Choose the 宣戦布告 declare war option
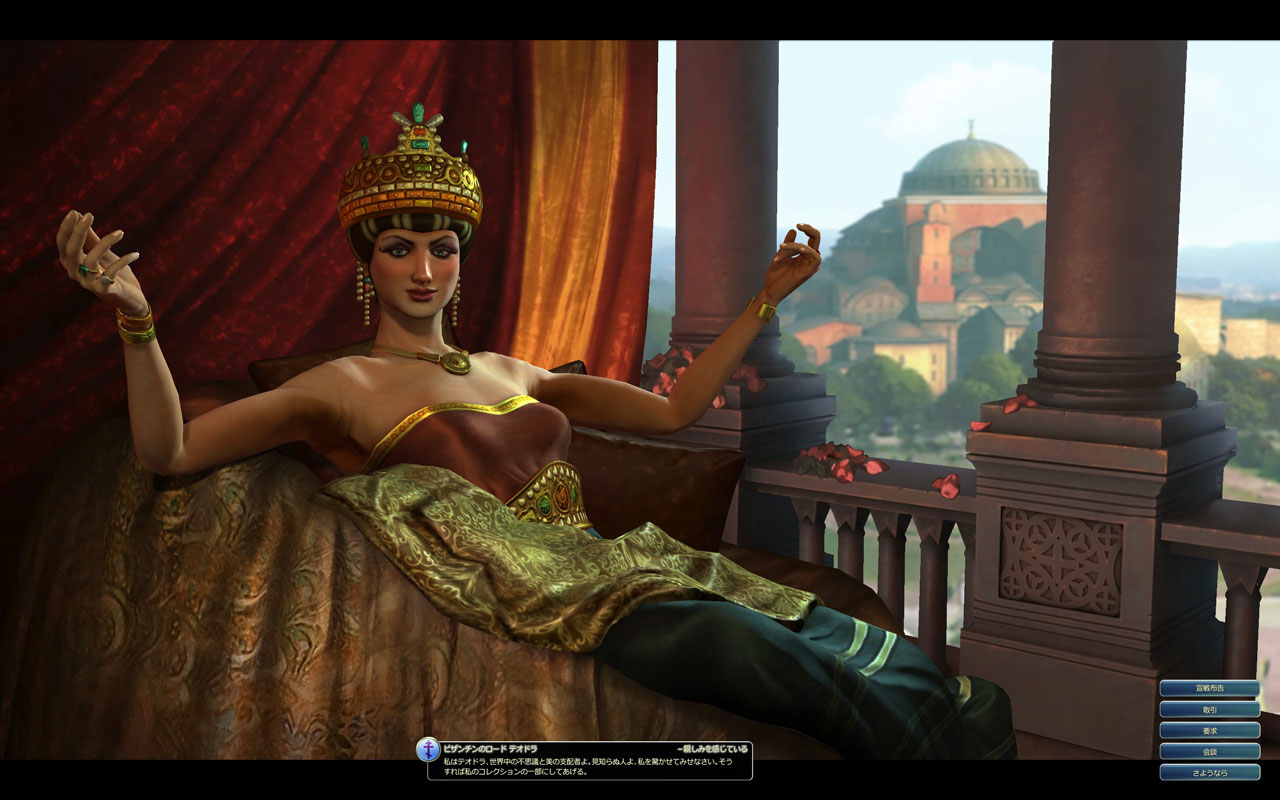Image resolution: width=1280 pixels, height=800 pixels. point(1209,688)
